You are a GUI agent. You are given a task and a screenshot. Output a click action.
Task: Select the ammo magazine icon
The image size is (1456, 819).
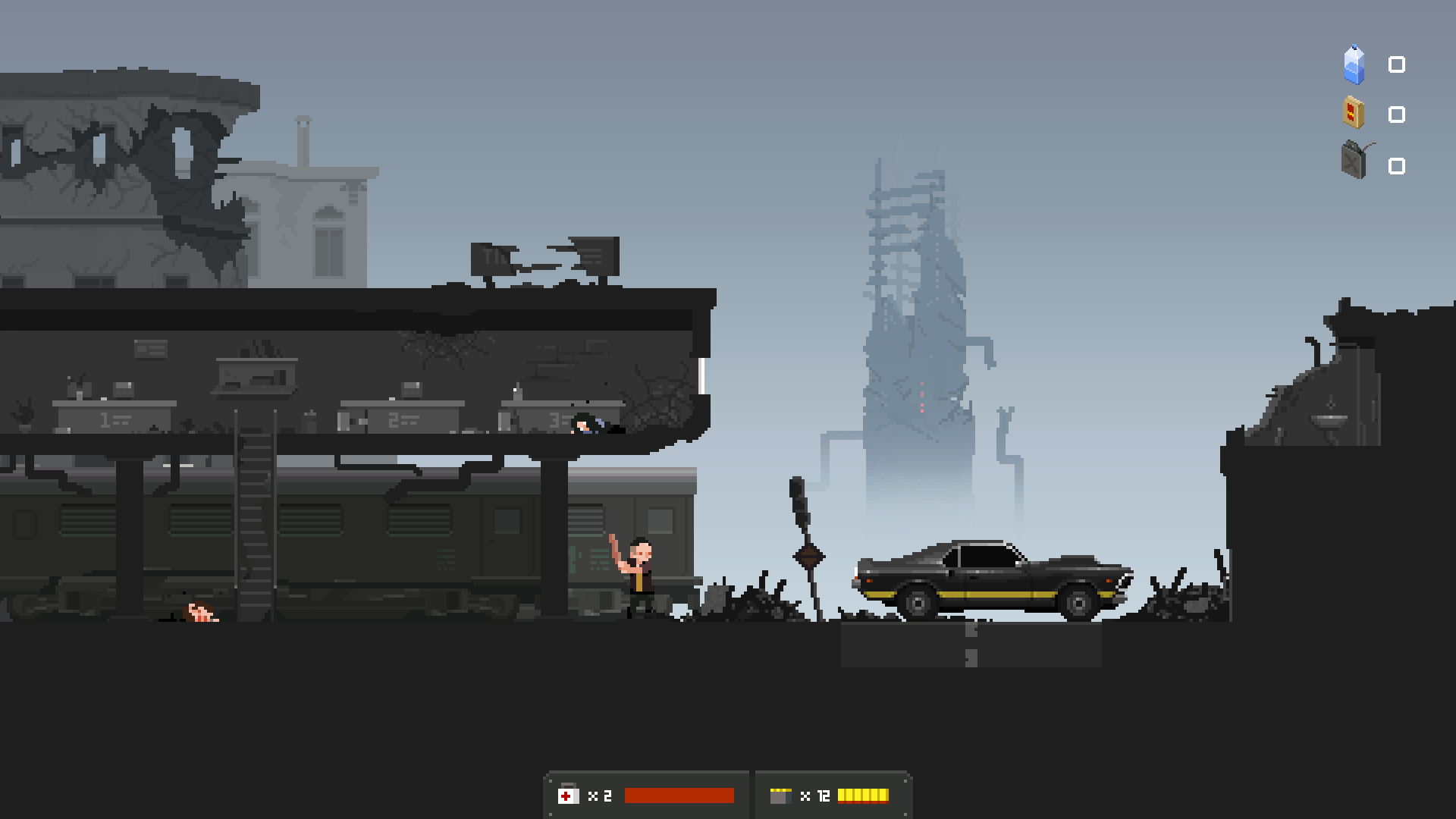[x=781, y=795]
